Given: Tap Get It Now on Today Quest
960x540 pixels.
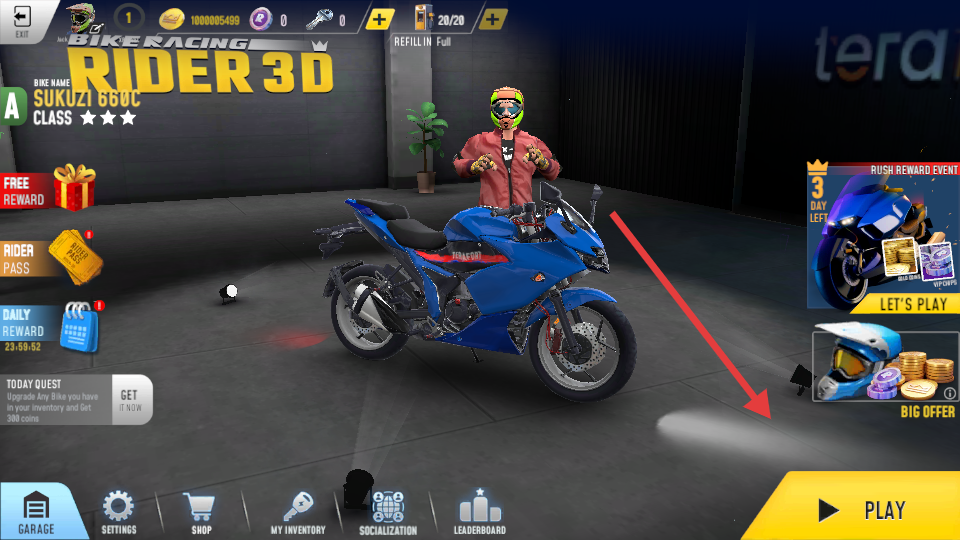Looking at the screenshot, I should 130,400.
